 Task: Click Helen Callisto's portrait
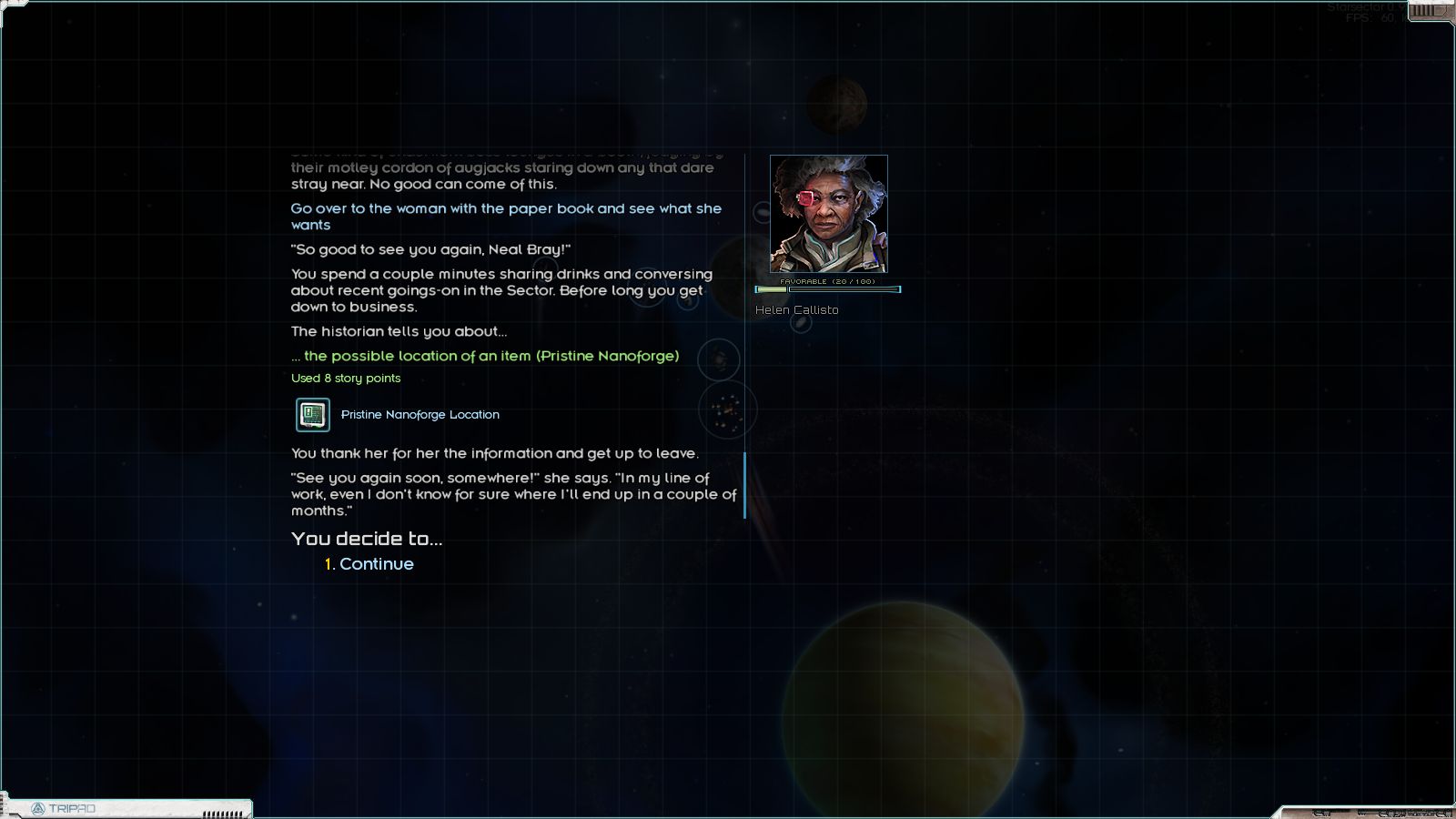[x=828, y=214]
